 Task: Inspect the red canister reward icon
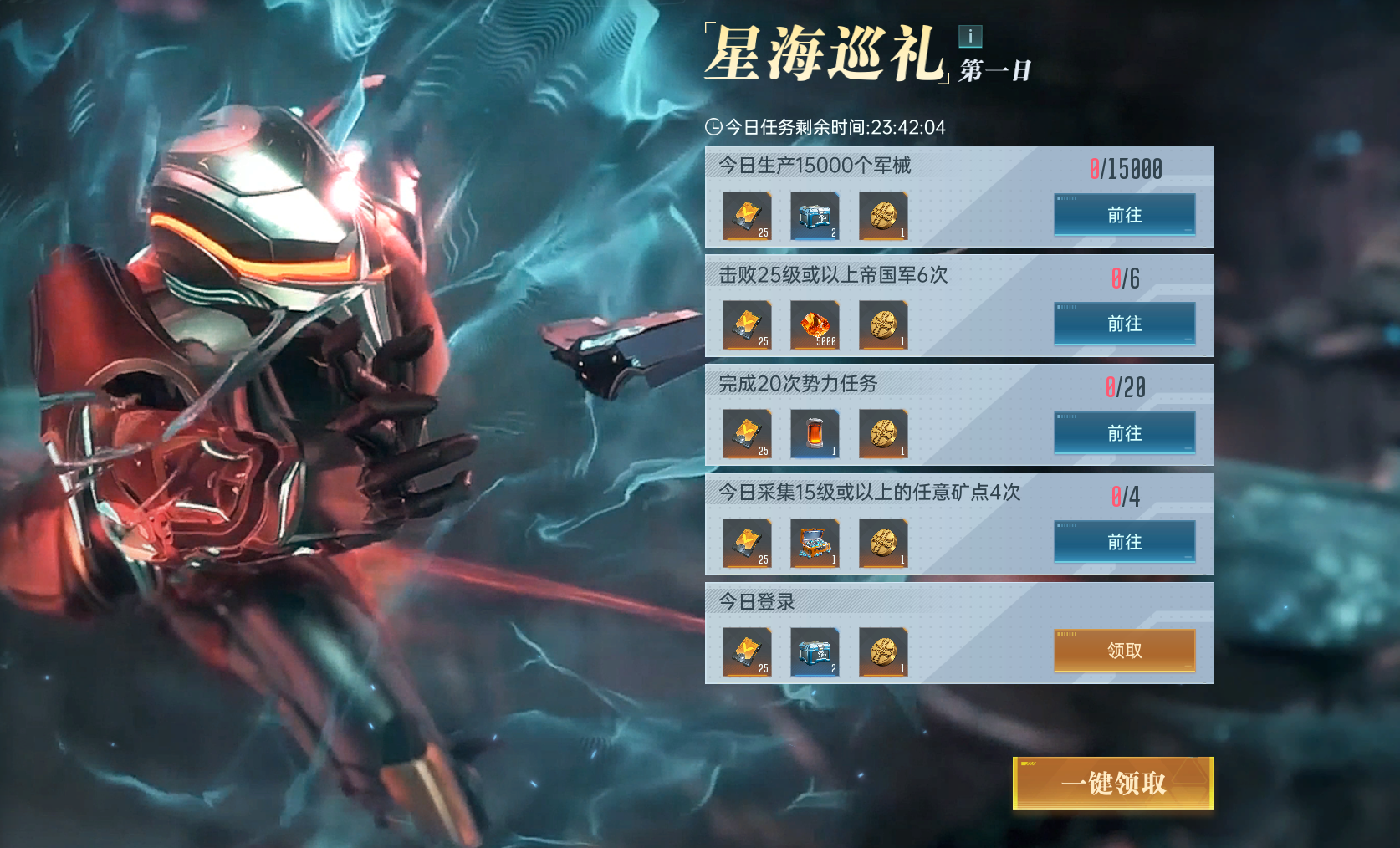(x=815, y=434)
